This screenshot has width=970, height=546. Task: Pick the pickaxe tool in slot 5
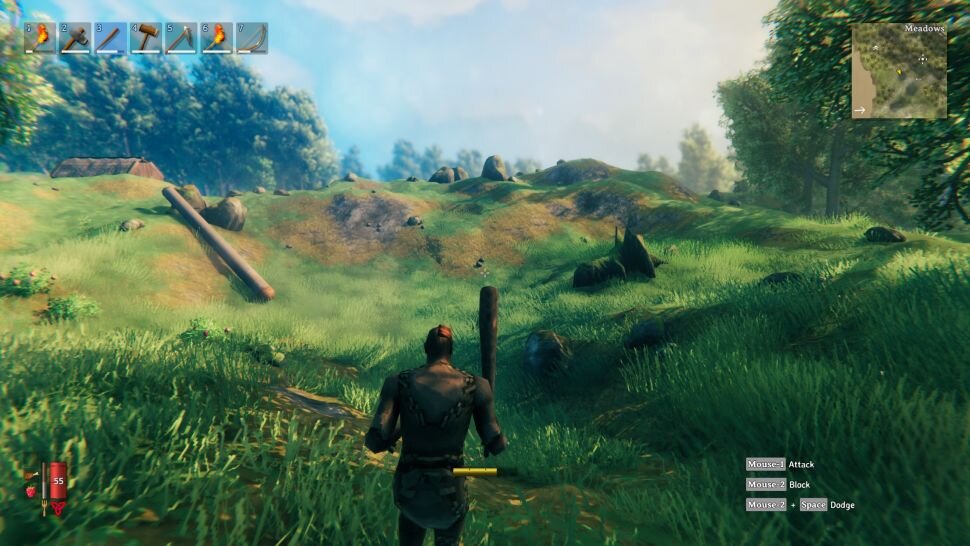pos(181,38)
